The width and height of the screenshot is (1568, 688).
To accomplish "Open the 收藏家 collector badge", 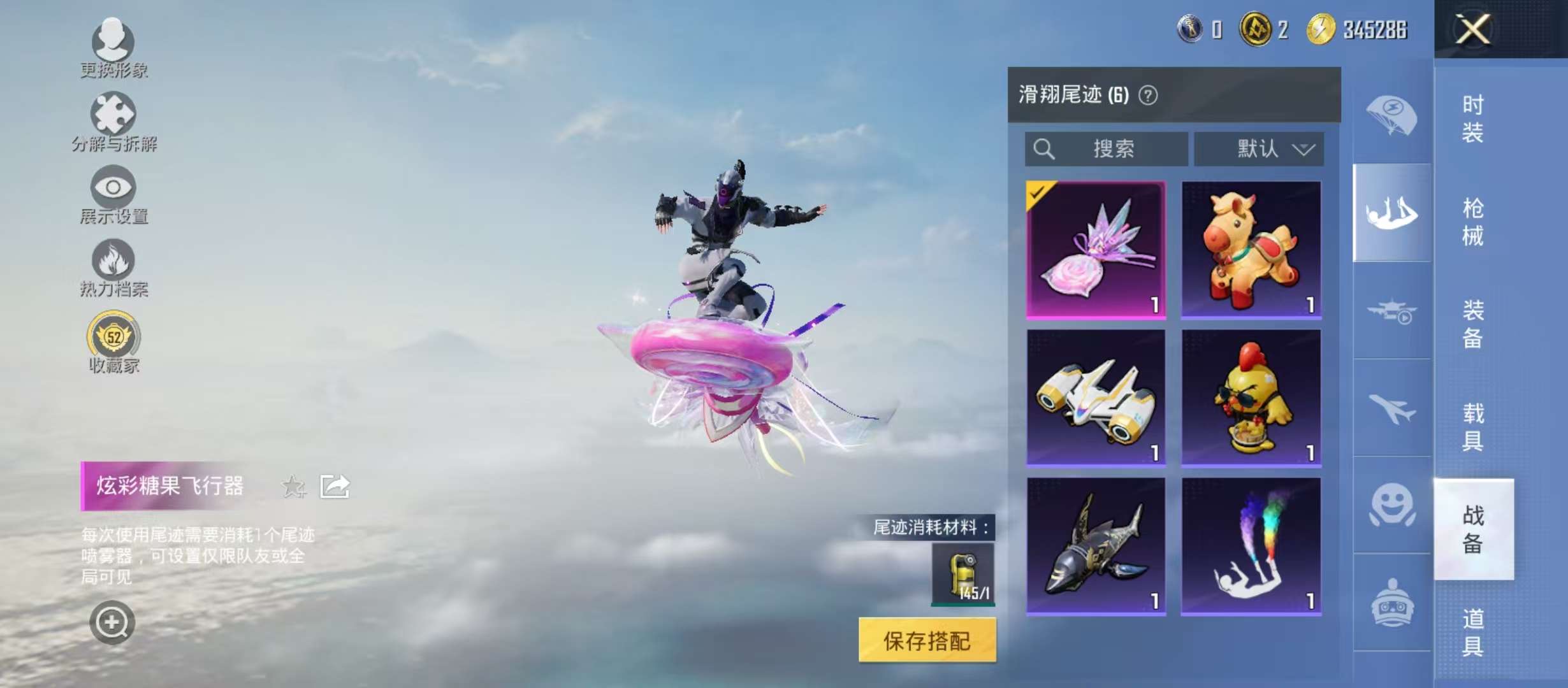I will click(113, 341).
